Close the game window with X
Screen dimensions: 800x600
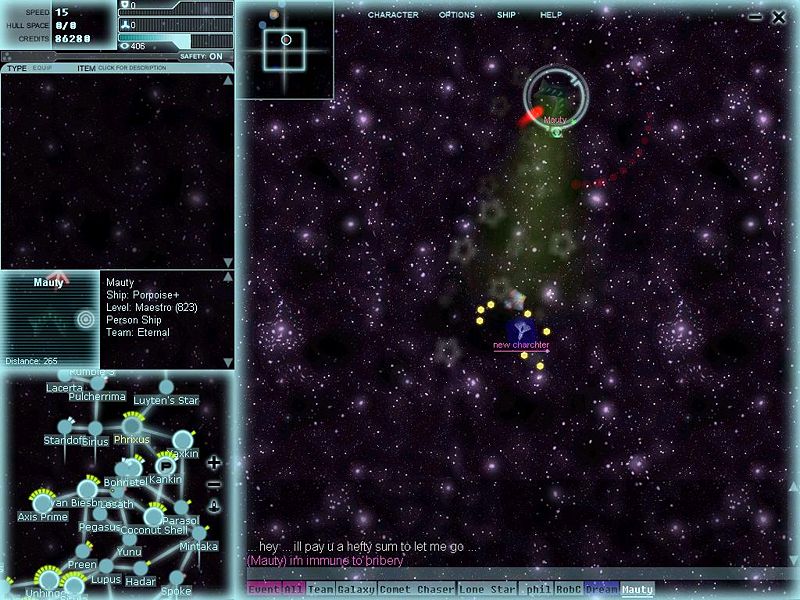[x=779, y=17]
